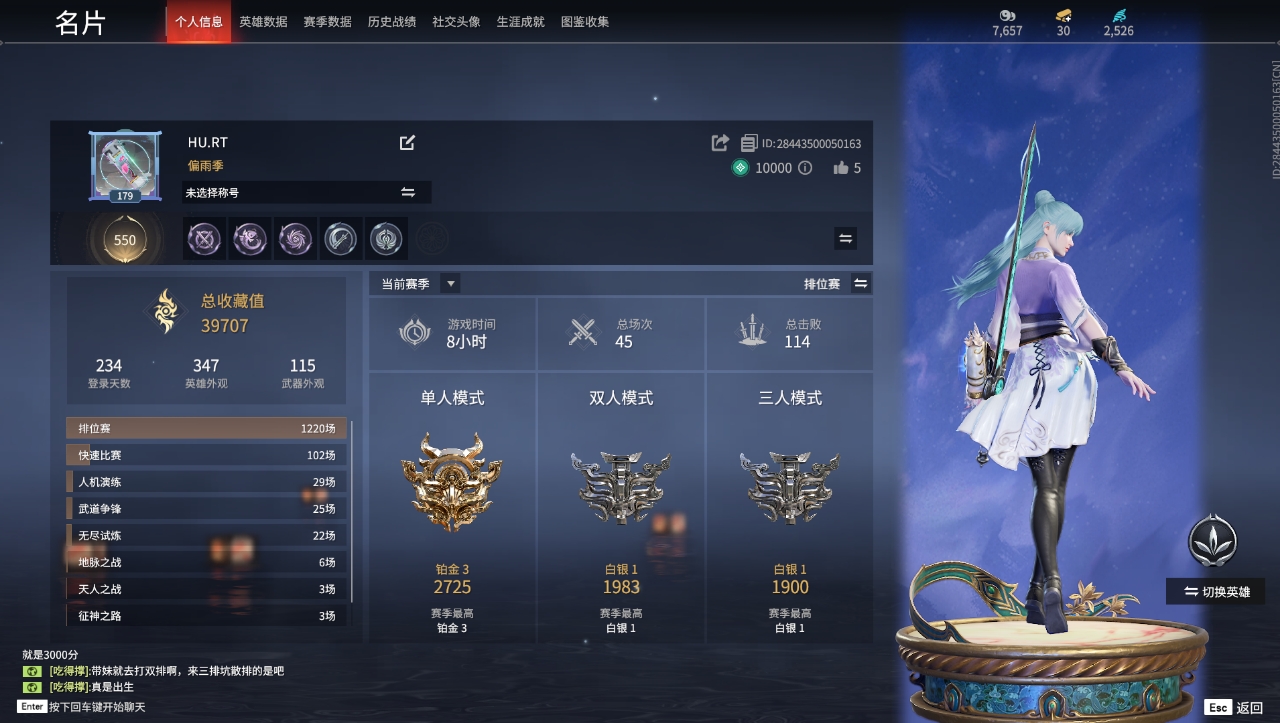The width and height of the screenshot is (1280, 723).
Task: Select the 快速比赛 row in the list
Action: tap(207, 455)
